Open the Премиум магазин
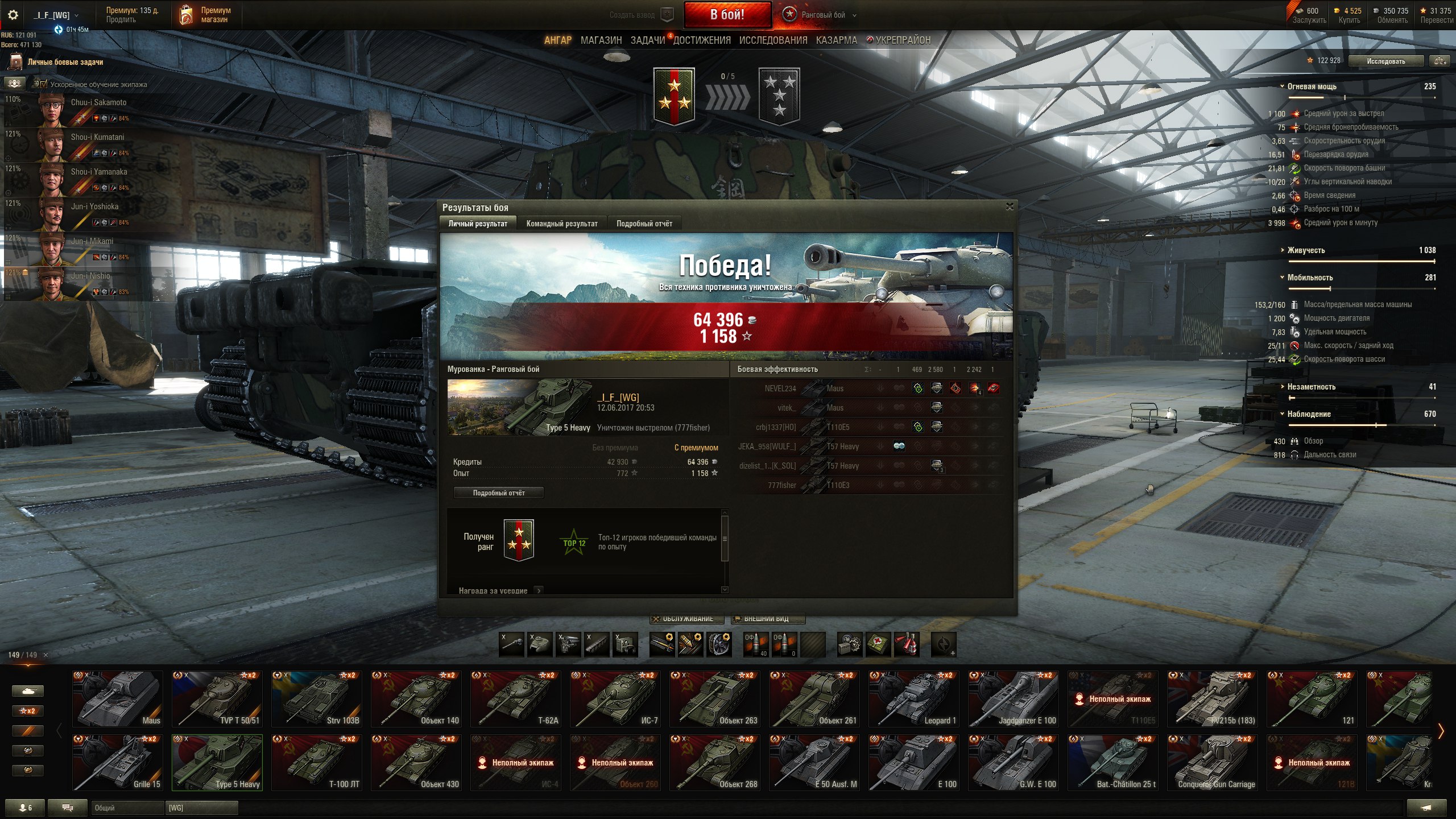The width and height of the screenshot is (1456, 819). (x=206, y=15)
